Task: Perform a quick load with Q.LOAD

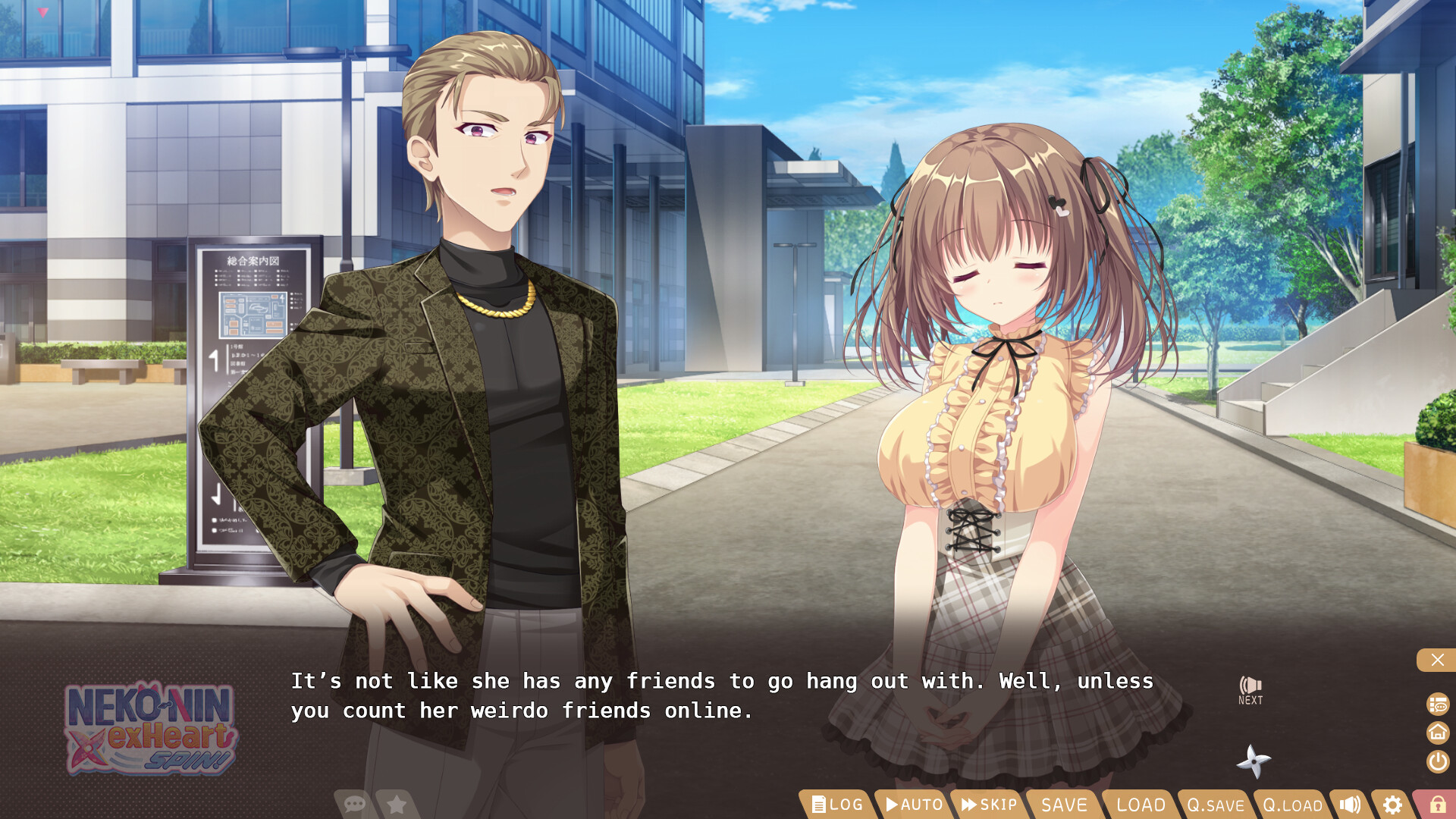Action: (1291, 805)
